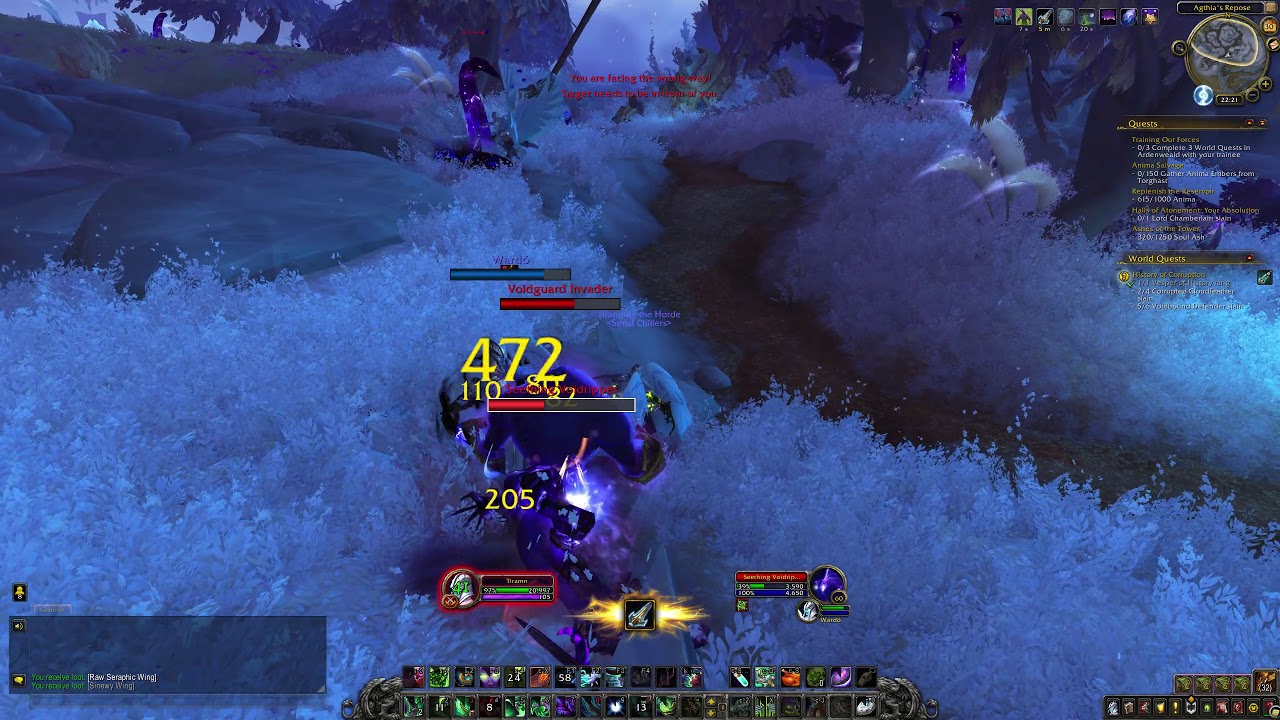Select the Training Our Forces quest
This screenshot has height=720, width=1280.
coord(1165,140)
